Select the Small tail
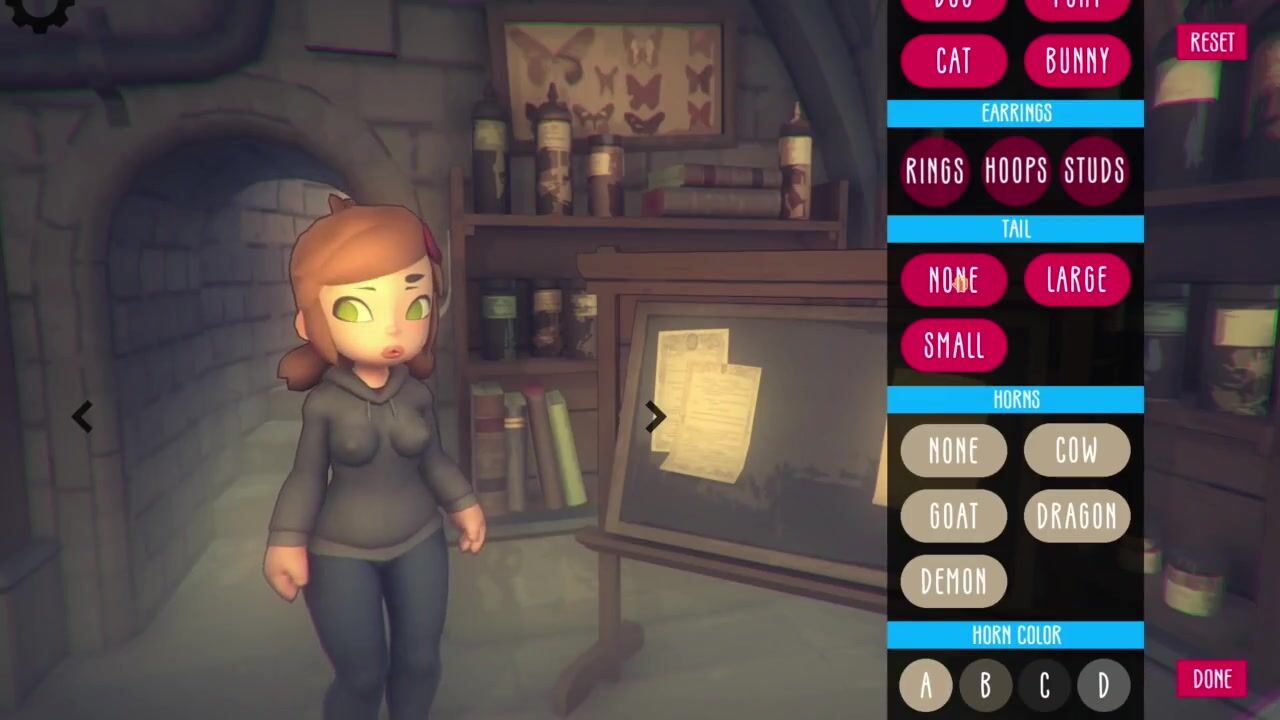The width and height of the screenshot is (1280, 720). pyautogui.click(x=953, y=345)
